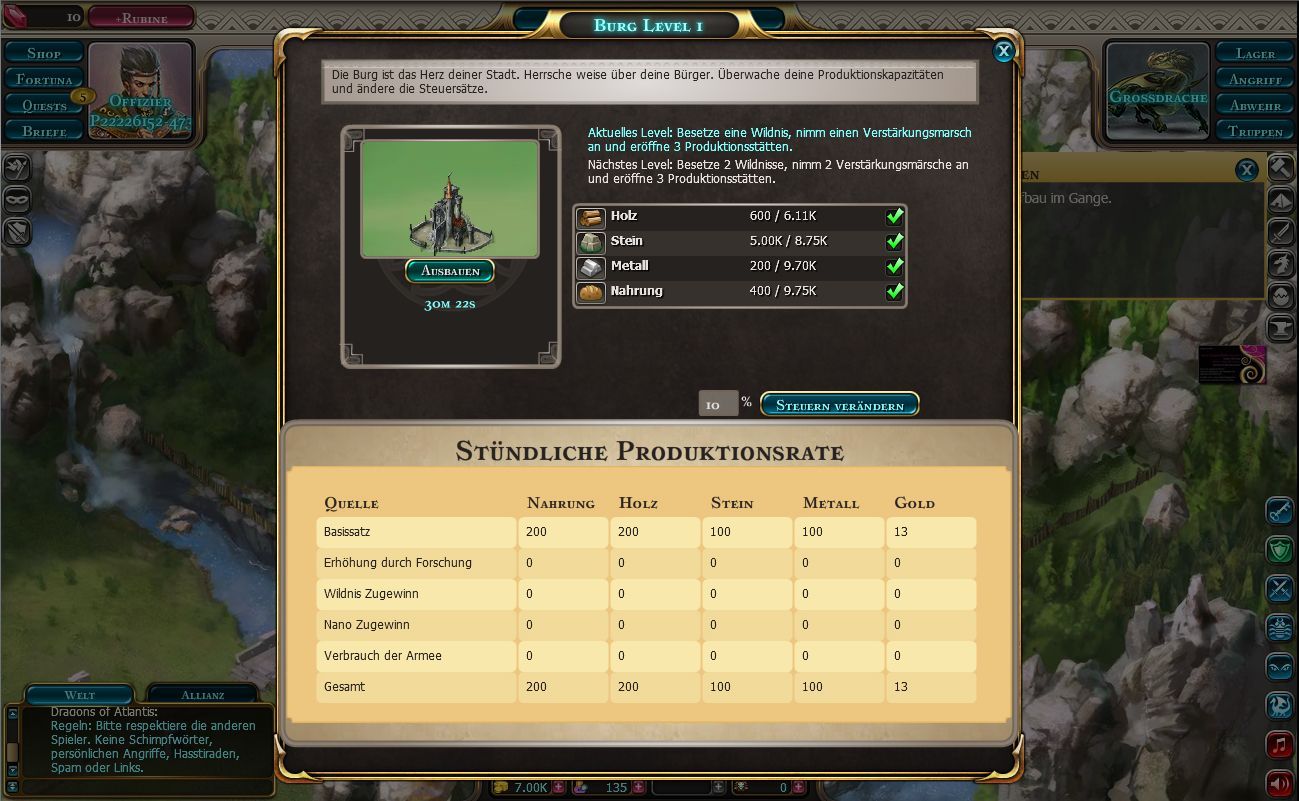Open the Shop menu
Viewport: 1299px width, 801px height.
pos(44,53)
